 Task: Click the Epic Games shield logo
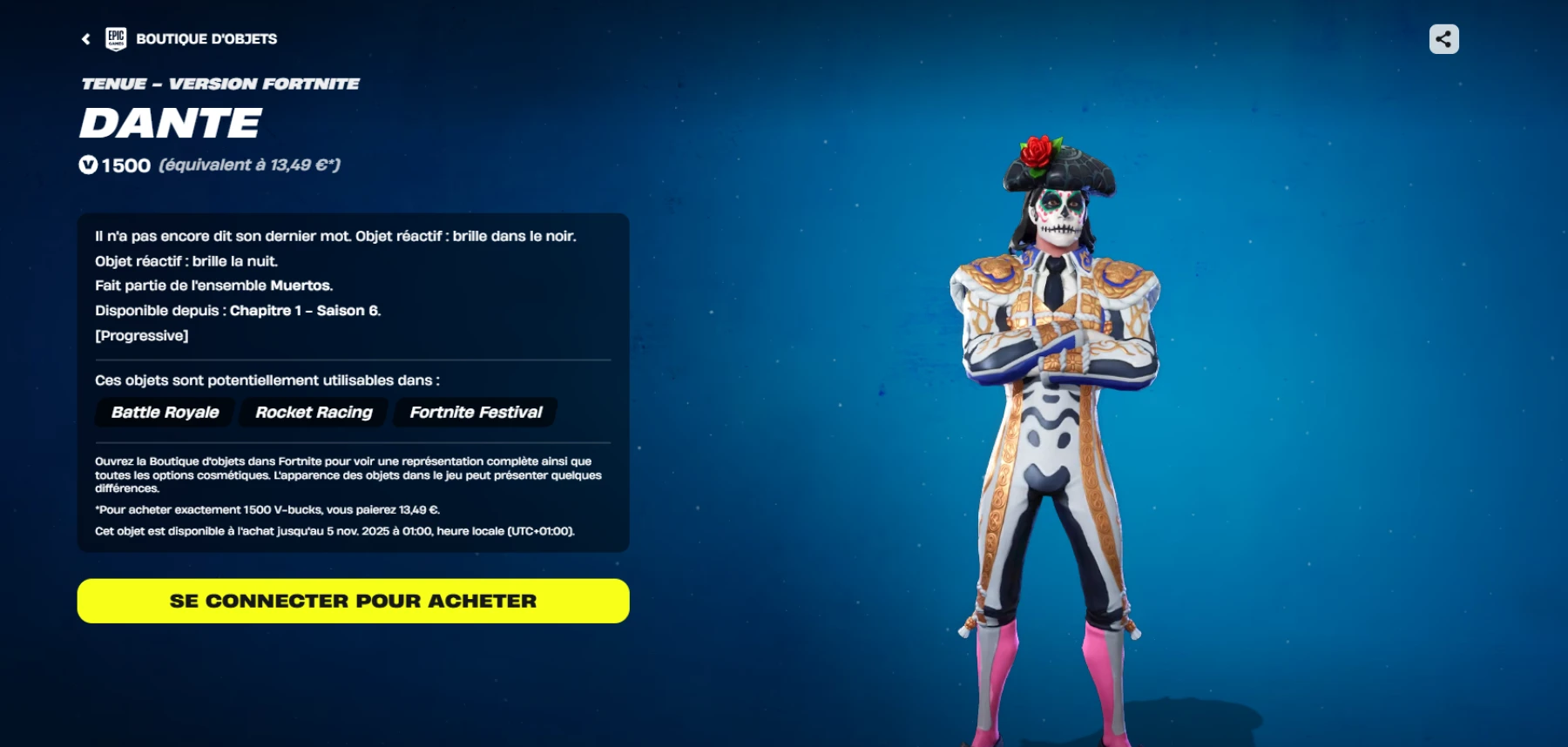(x=118, y=38)
